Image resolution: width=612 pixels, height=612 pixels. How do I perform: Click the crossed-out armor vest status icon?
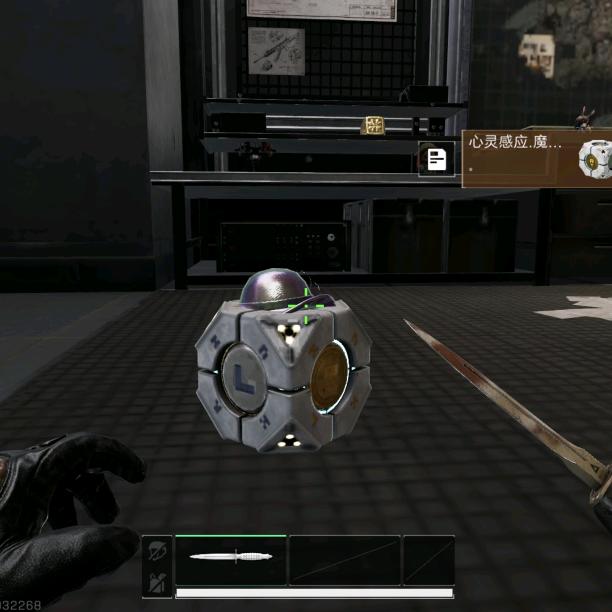156,582
